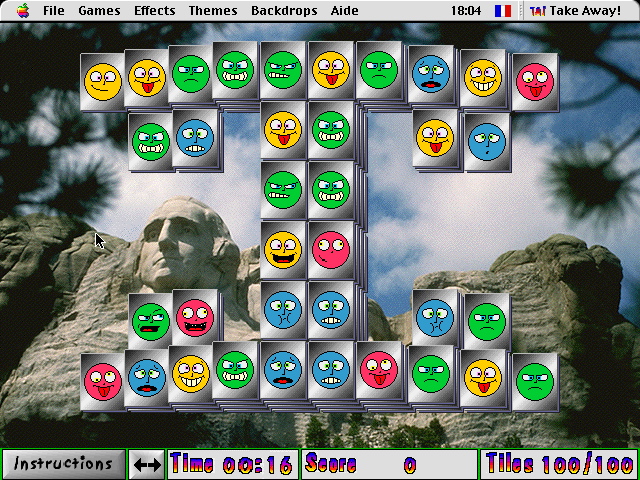Open the Backdrops menu
This screenshot has width=640, height=480.
coord(284,11)
